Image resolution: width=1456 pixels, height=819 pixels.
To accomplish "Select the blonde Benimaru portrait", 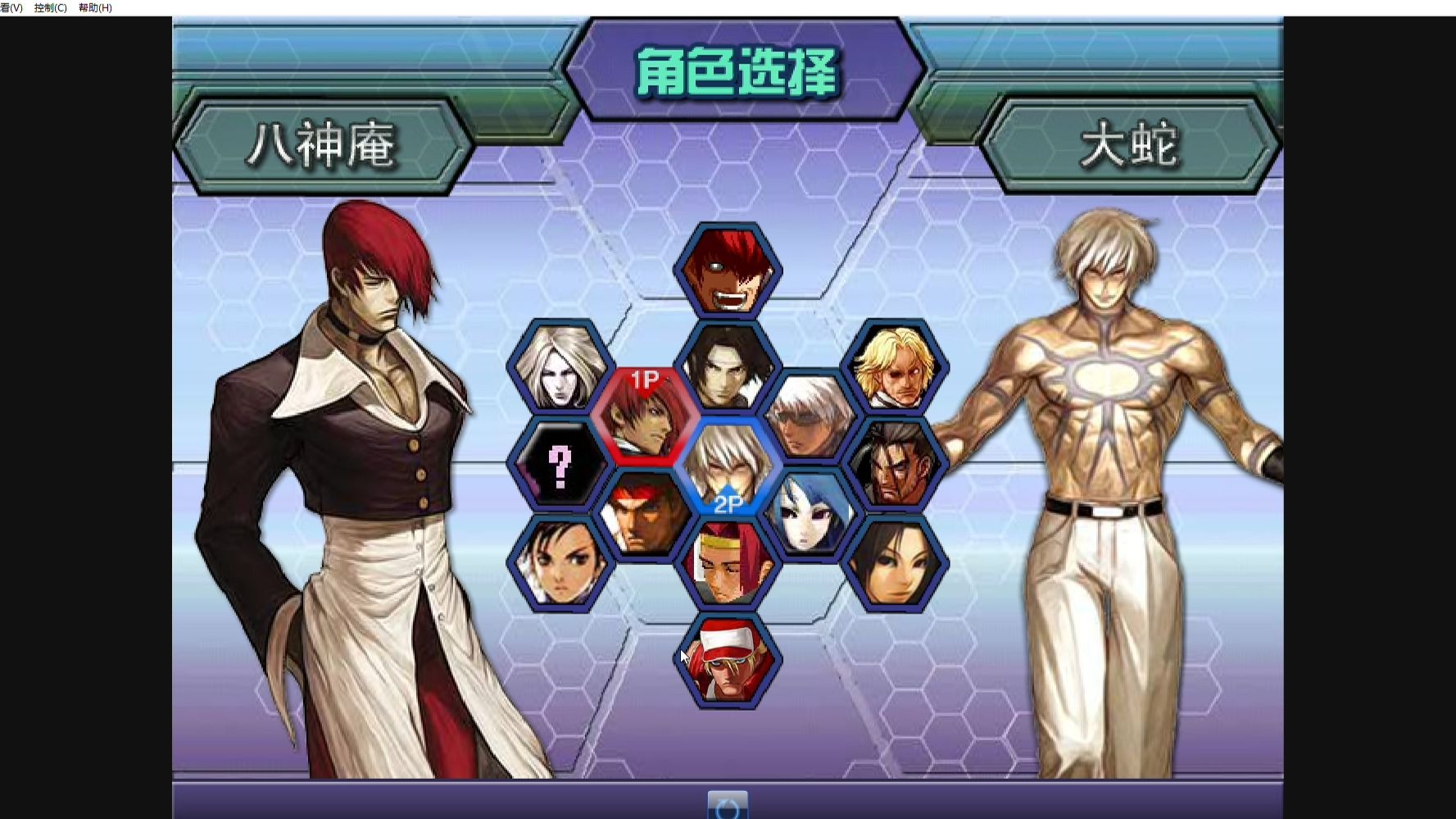I will 896,365.
